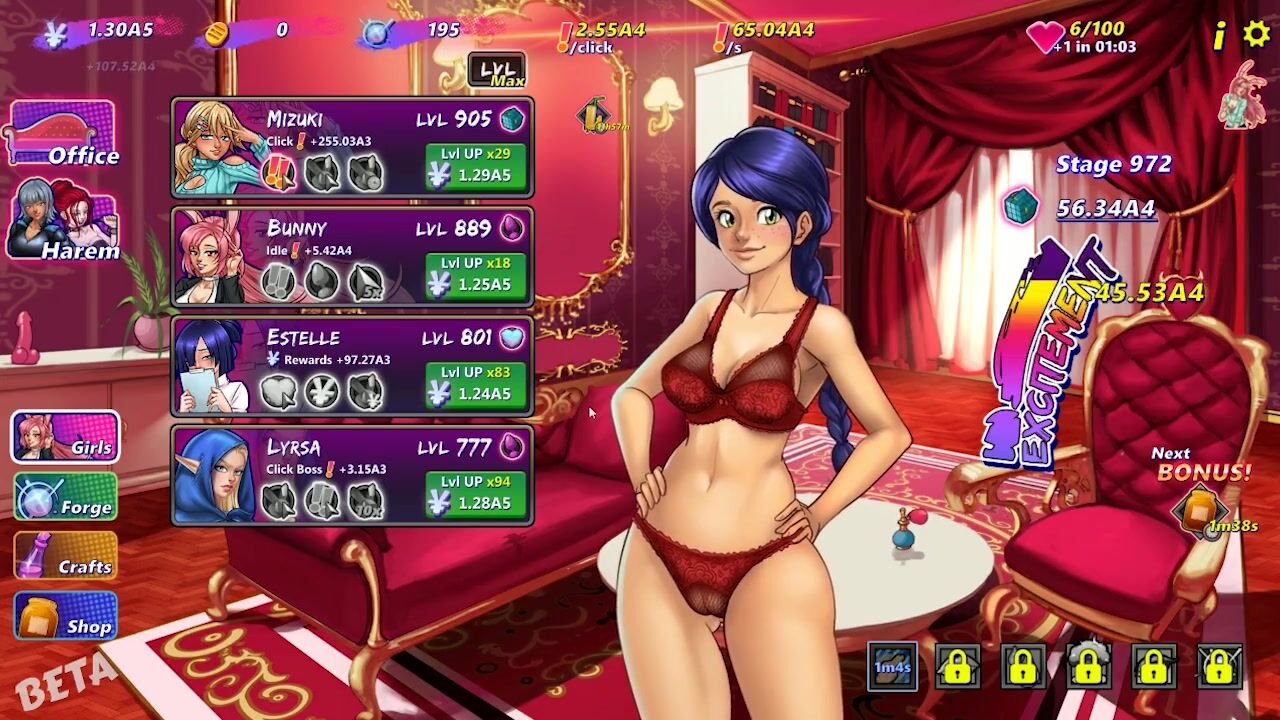
Task: Open the Harem menu
Action: (x=62, y=221)
